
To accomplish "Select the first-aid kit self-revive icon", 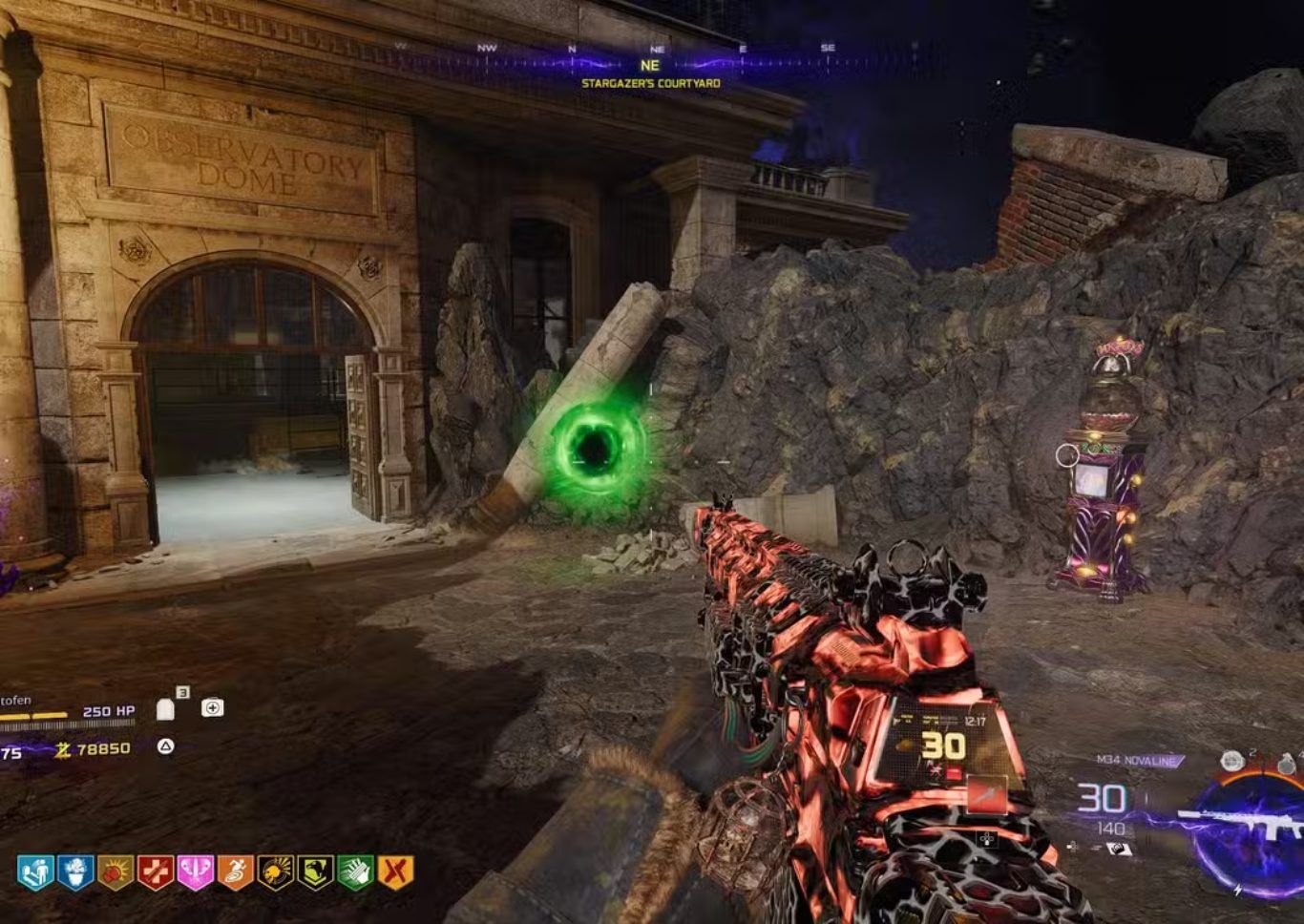I will click(212, 707).
